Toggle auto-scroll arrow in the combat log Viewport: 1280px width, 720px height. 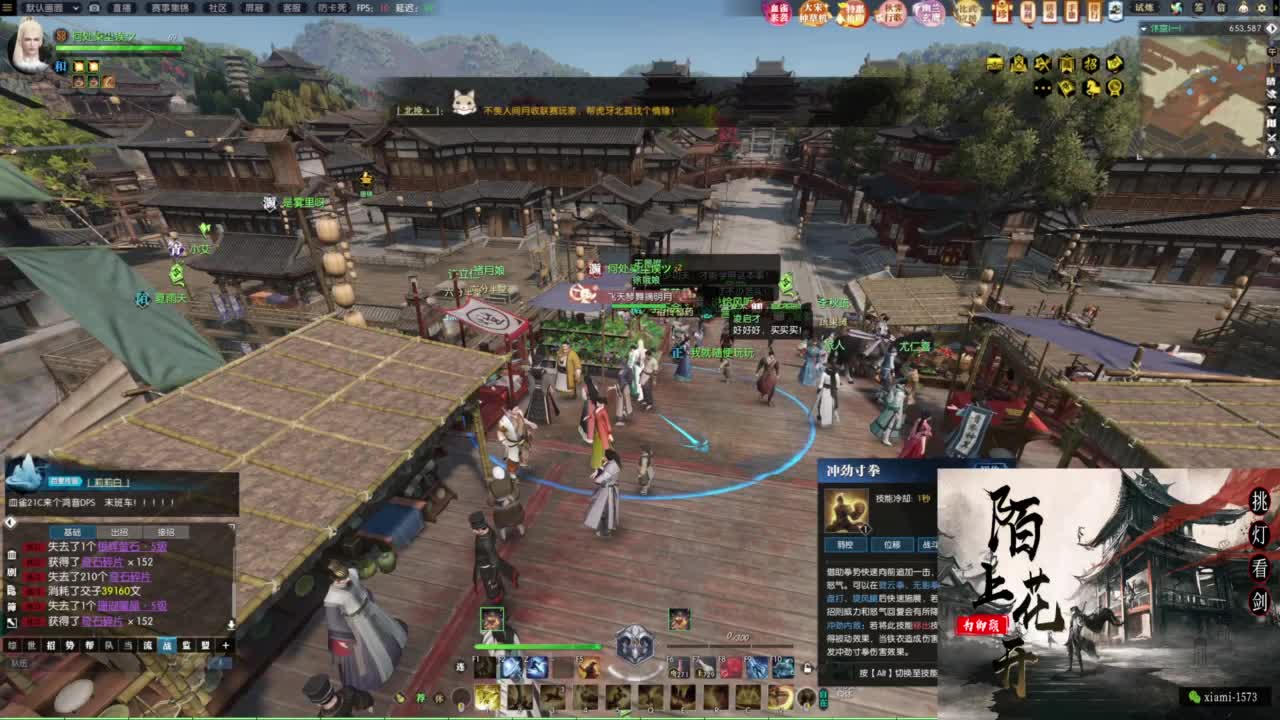(x=230, y=623)
